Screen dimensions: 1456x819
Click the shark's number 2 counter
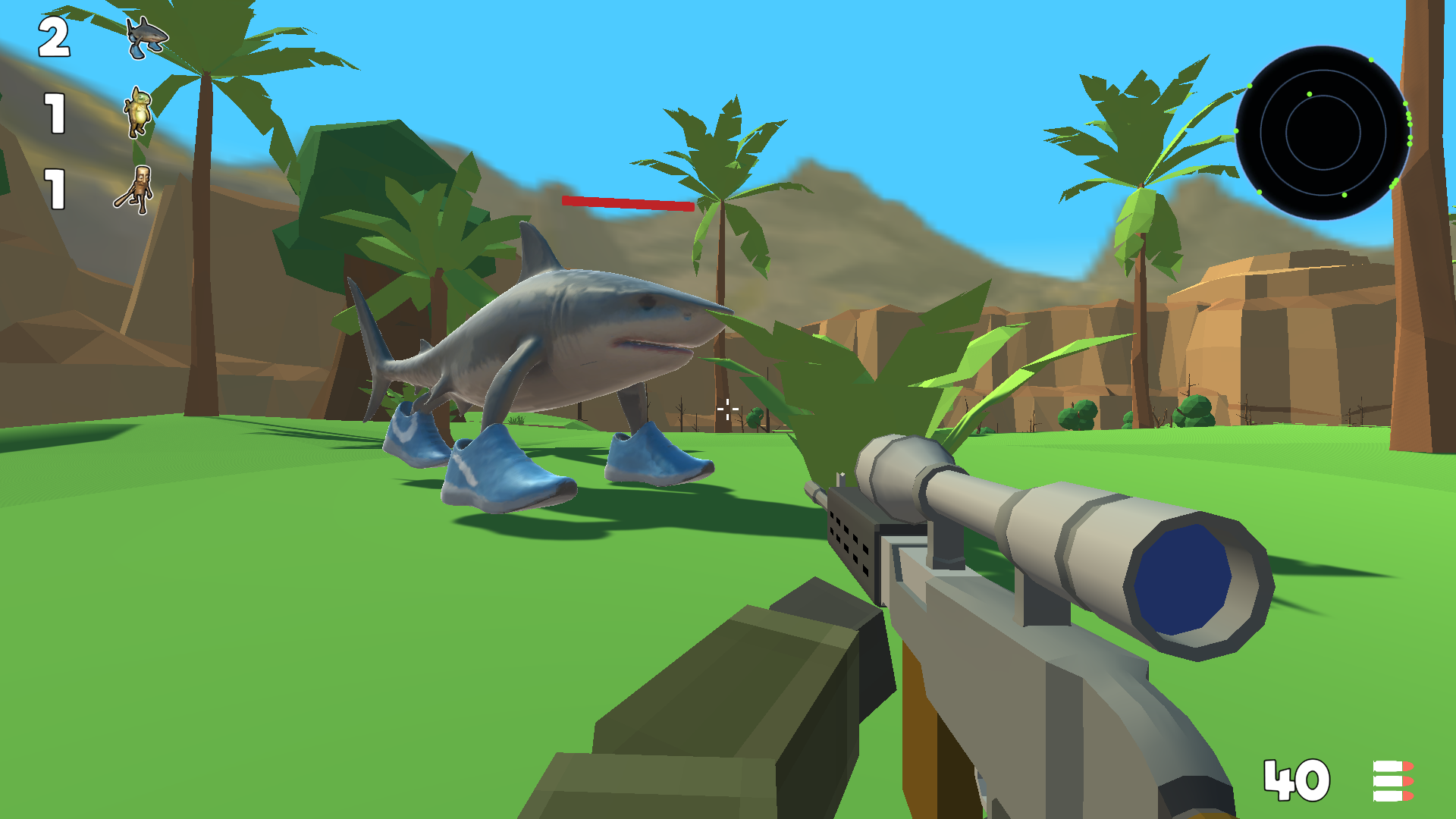[x=53, y=36]
